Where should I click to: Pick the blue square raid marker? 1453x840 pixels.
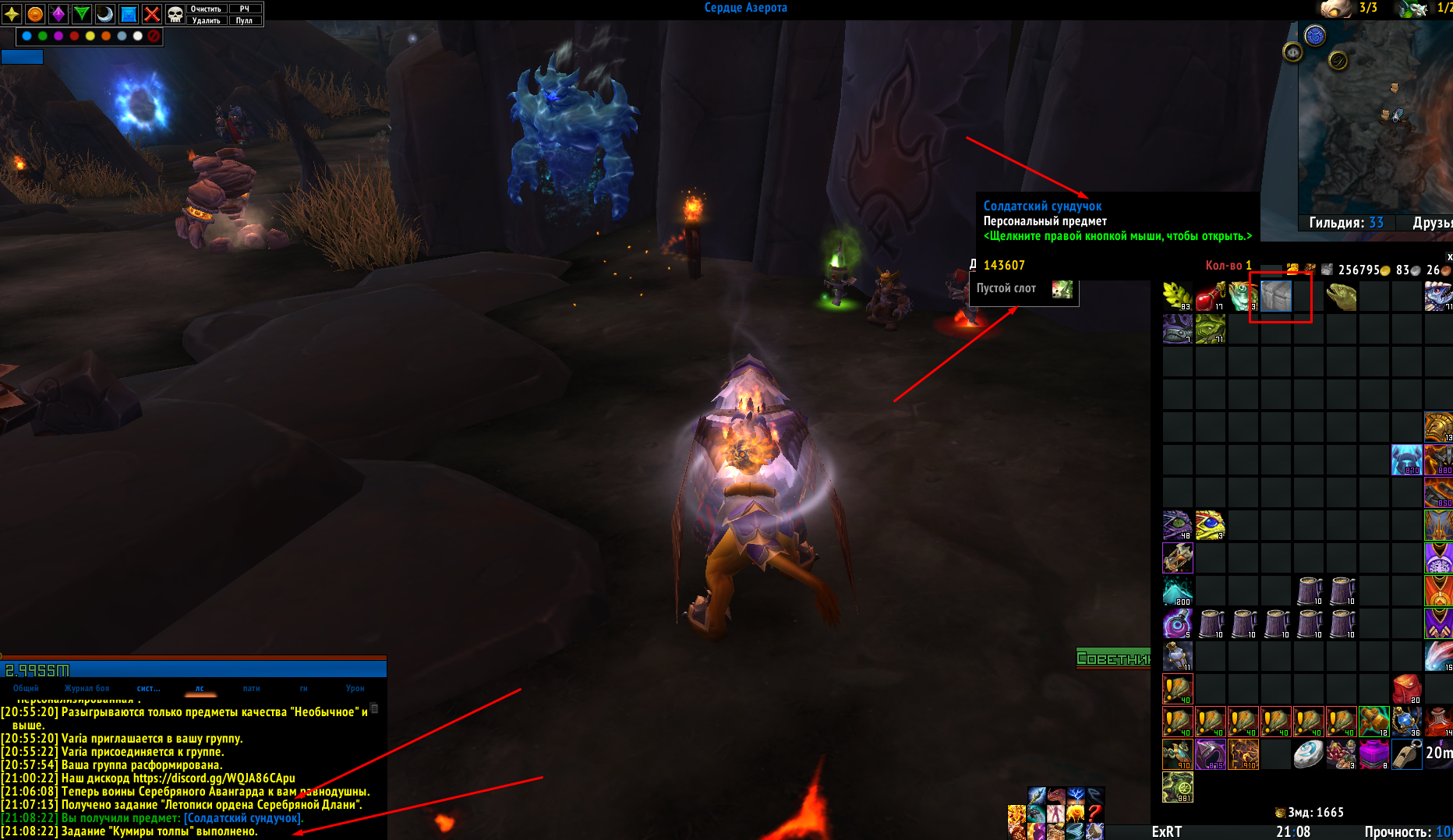tap(129, 14)
